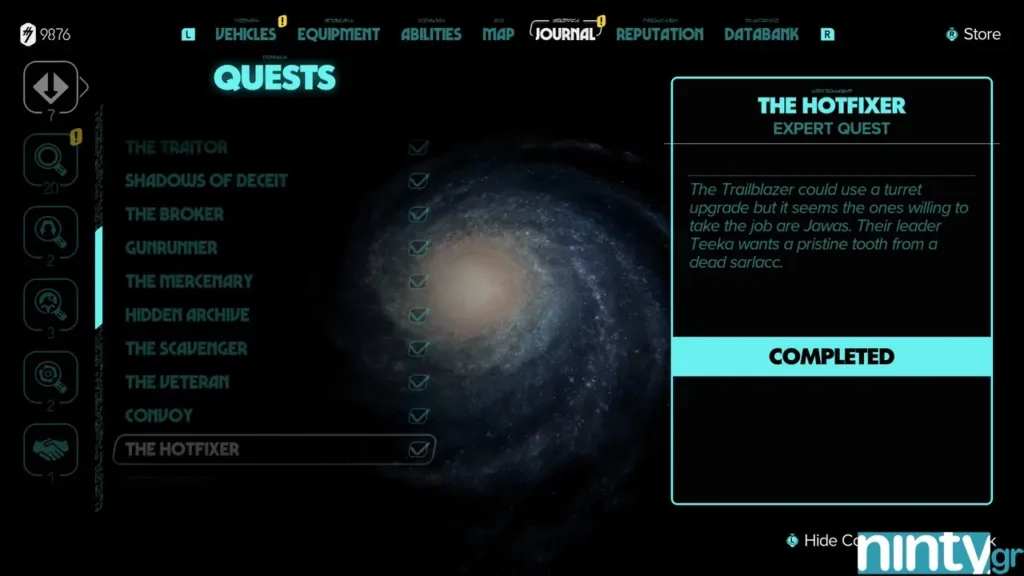Select The Broker quest entry
Screen dimensions: 1024x576
tap(174, 214)
